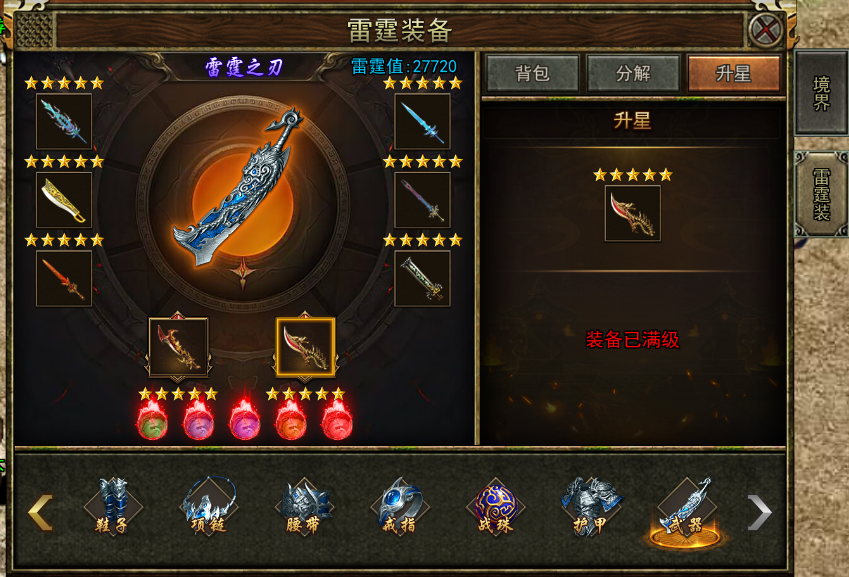
Task: Open the 境界 side tab
Action: pyautogui.click(x=821, y=92)
